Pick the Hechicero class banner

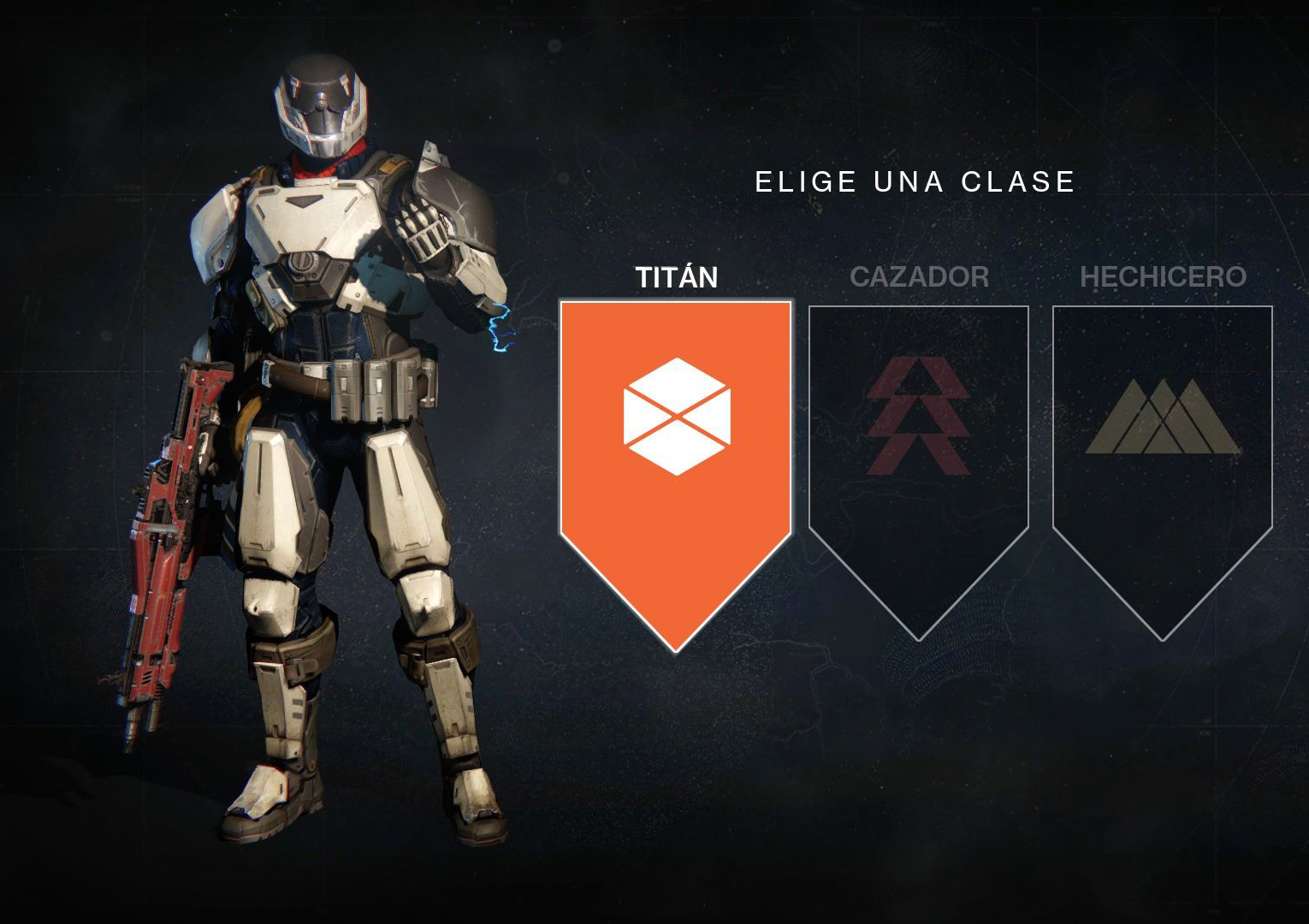(x=1162, y=445)
